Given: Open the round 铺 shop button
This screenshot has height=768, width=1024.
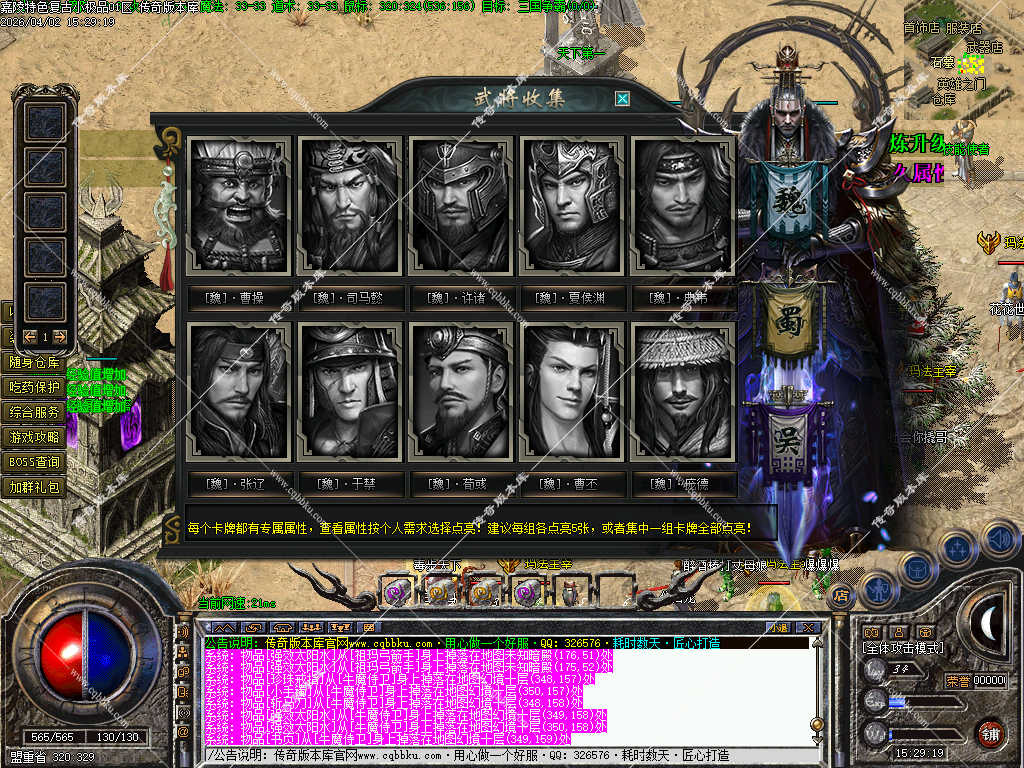Looking at the screenshot, I should [x=990, y=732].
